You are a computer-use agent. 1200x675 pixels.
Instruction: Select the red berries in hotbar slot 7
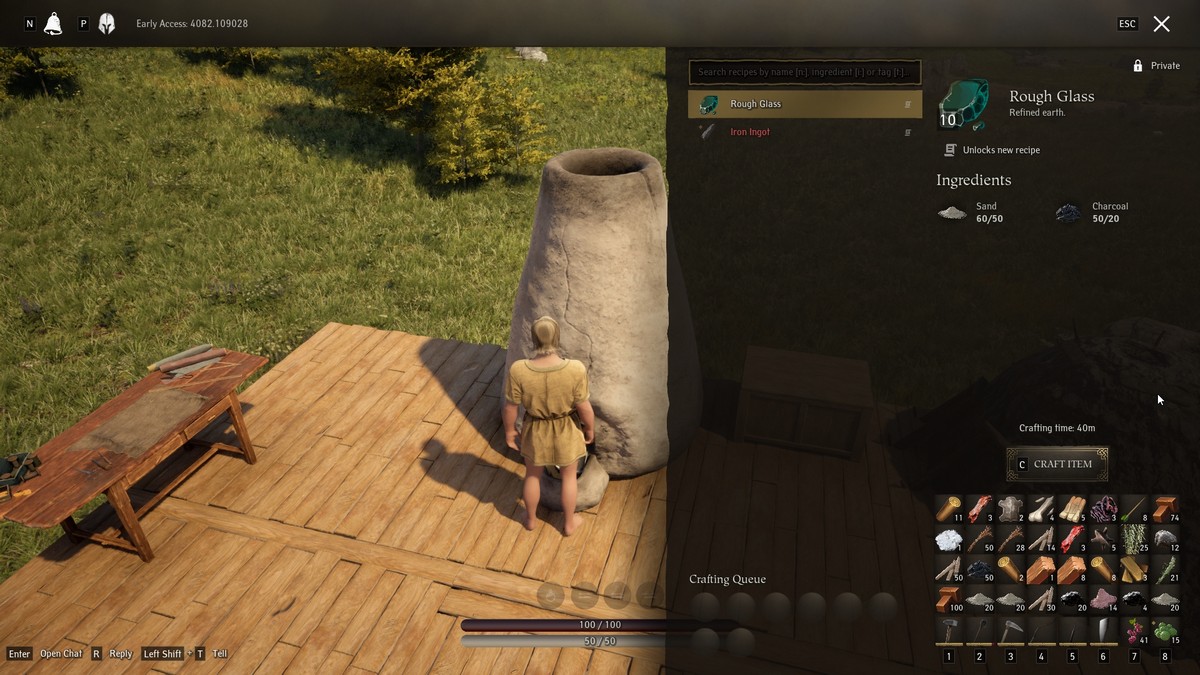(x=1134, y=630)
